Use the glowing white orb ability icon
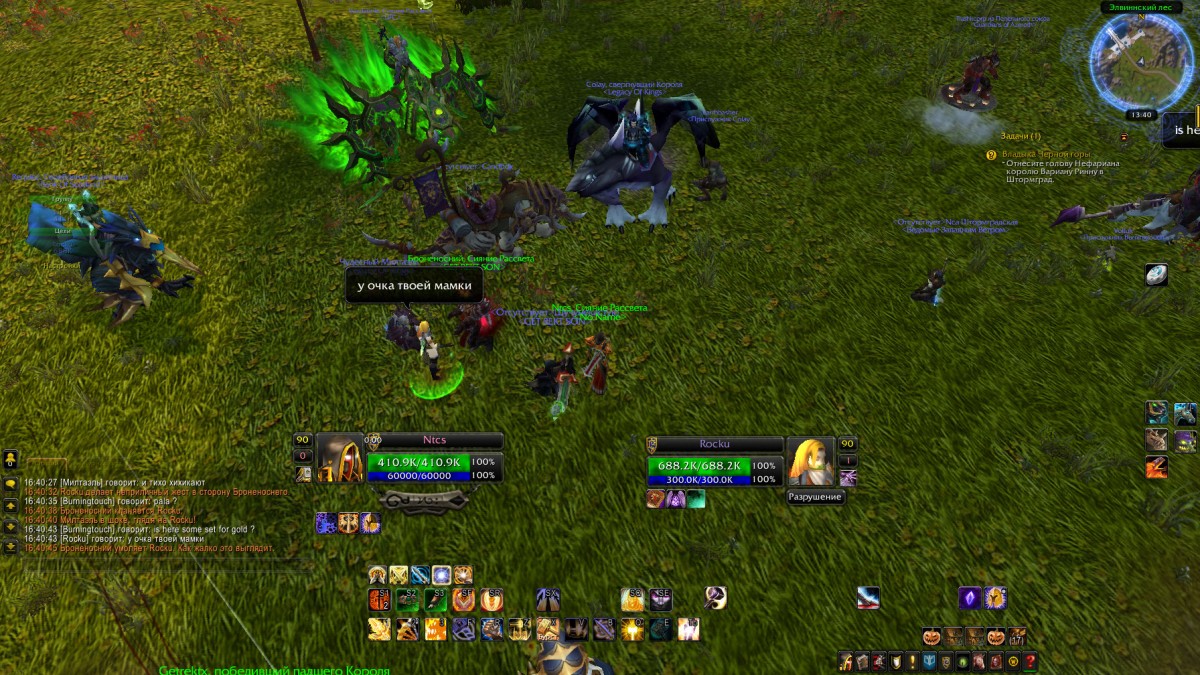1200x675 pixels. coord(441,575)
